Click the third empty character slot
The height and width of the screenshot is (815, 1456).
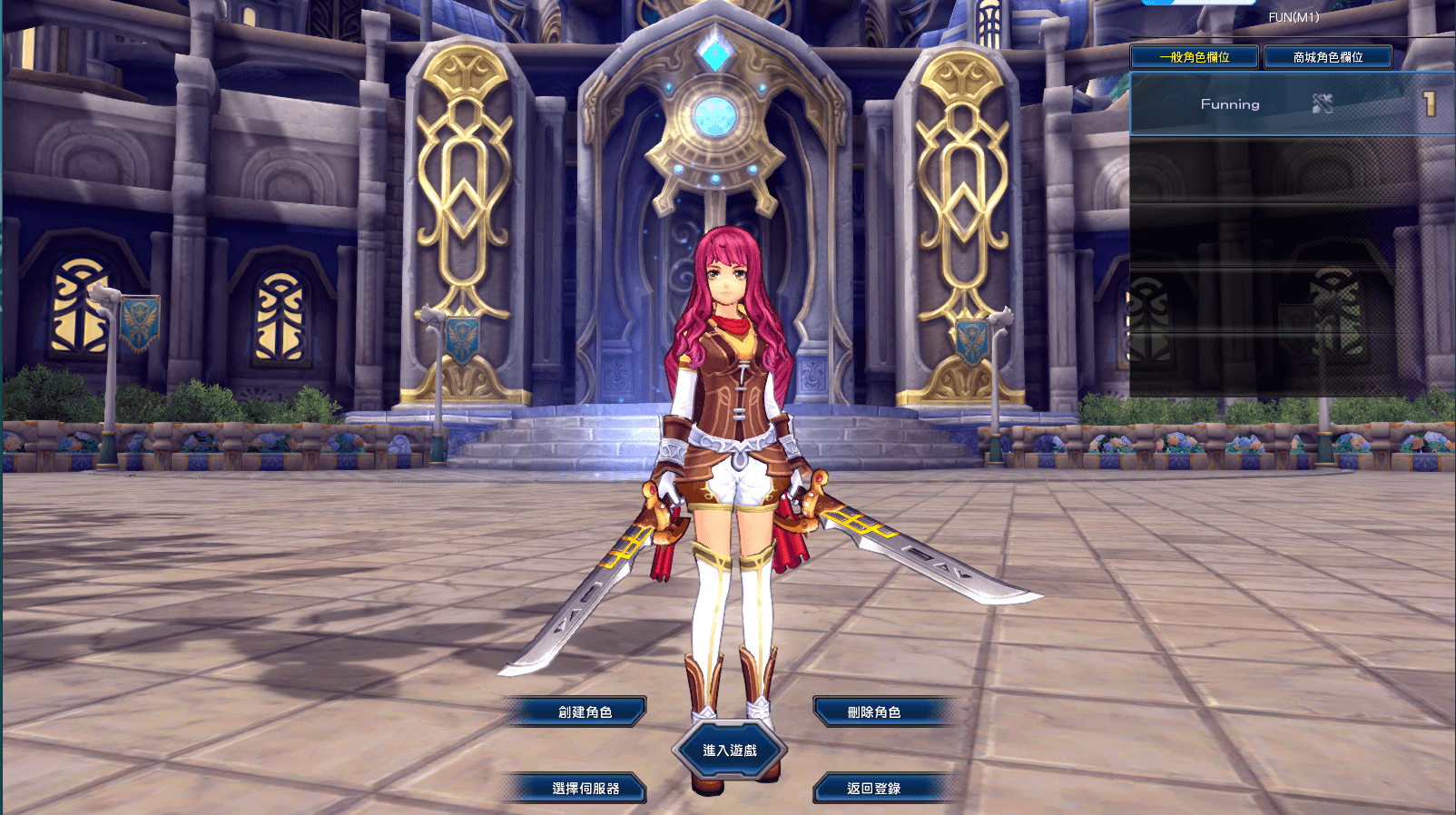1289,299
